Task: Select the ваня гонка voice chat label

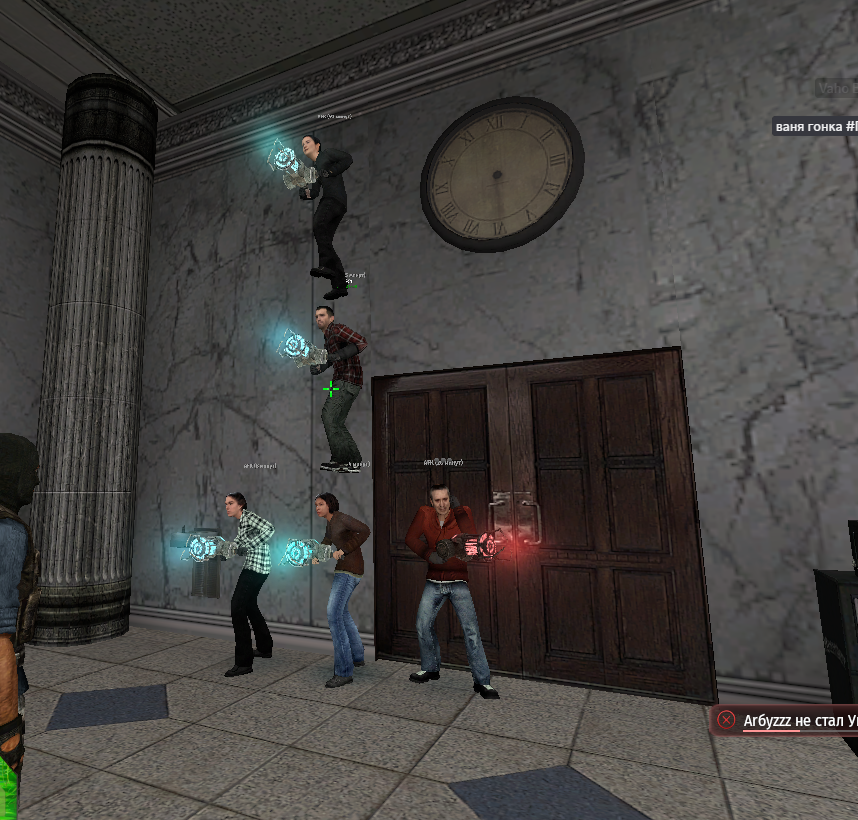Action: tap(815, 126)
